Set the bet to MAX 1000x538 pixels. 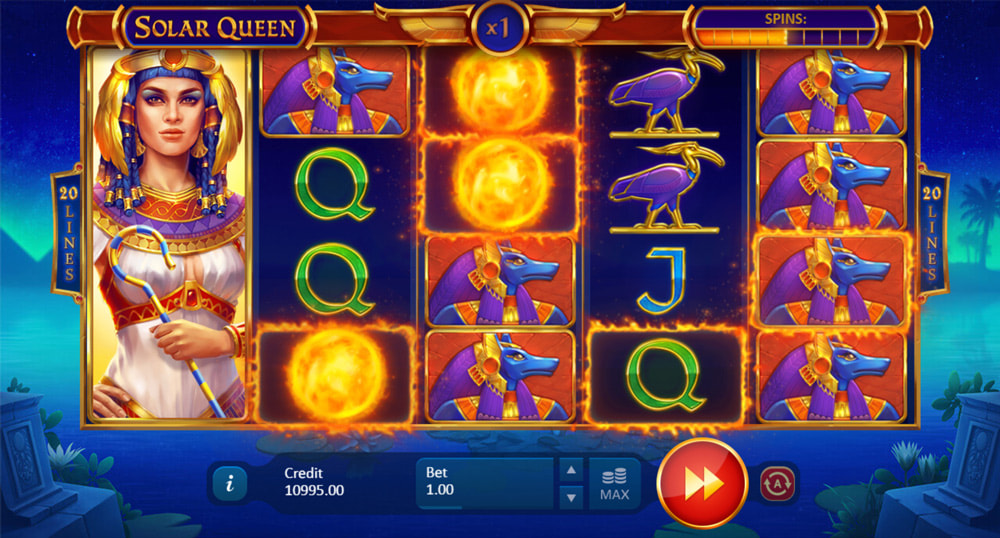pyautogui.click(x=614, y=483)
